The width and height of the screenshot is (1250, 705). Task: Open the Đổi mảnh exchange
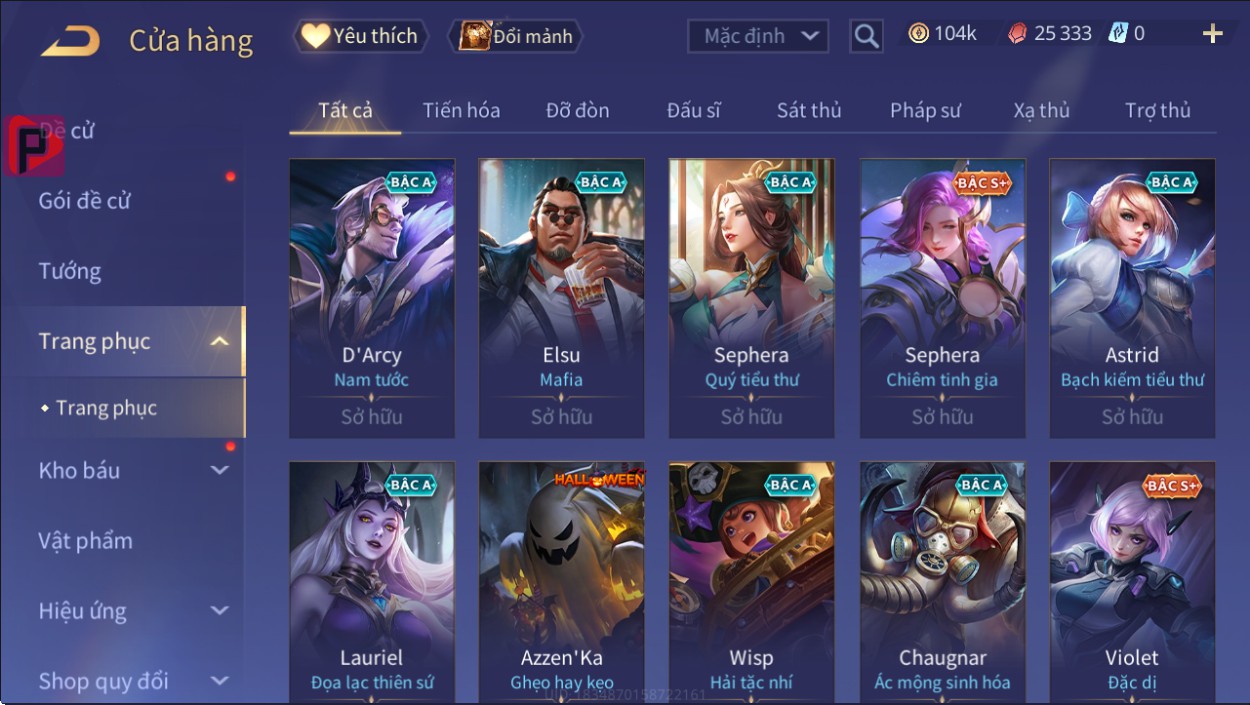tap(516, 37)
